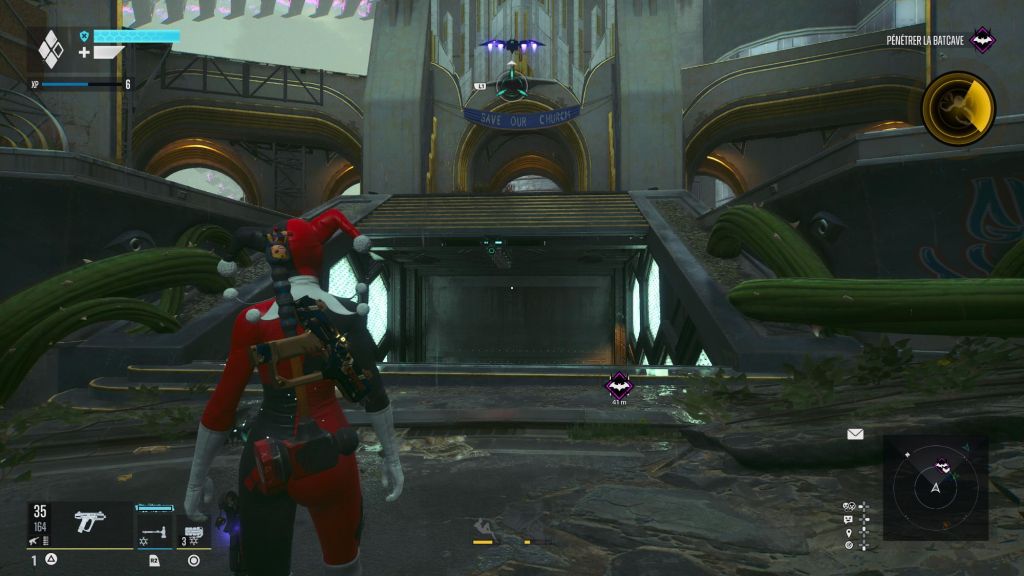Open the envelope message notification
The image size is (1024, 576).
coord(855,434)
